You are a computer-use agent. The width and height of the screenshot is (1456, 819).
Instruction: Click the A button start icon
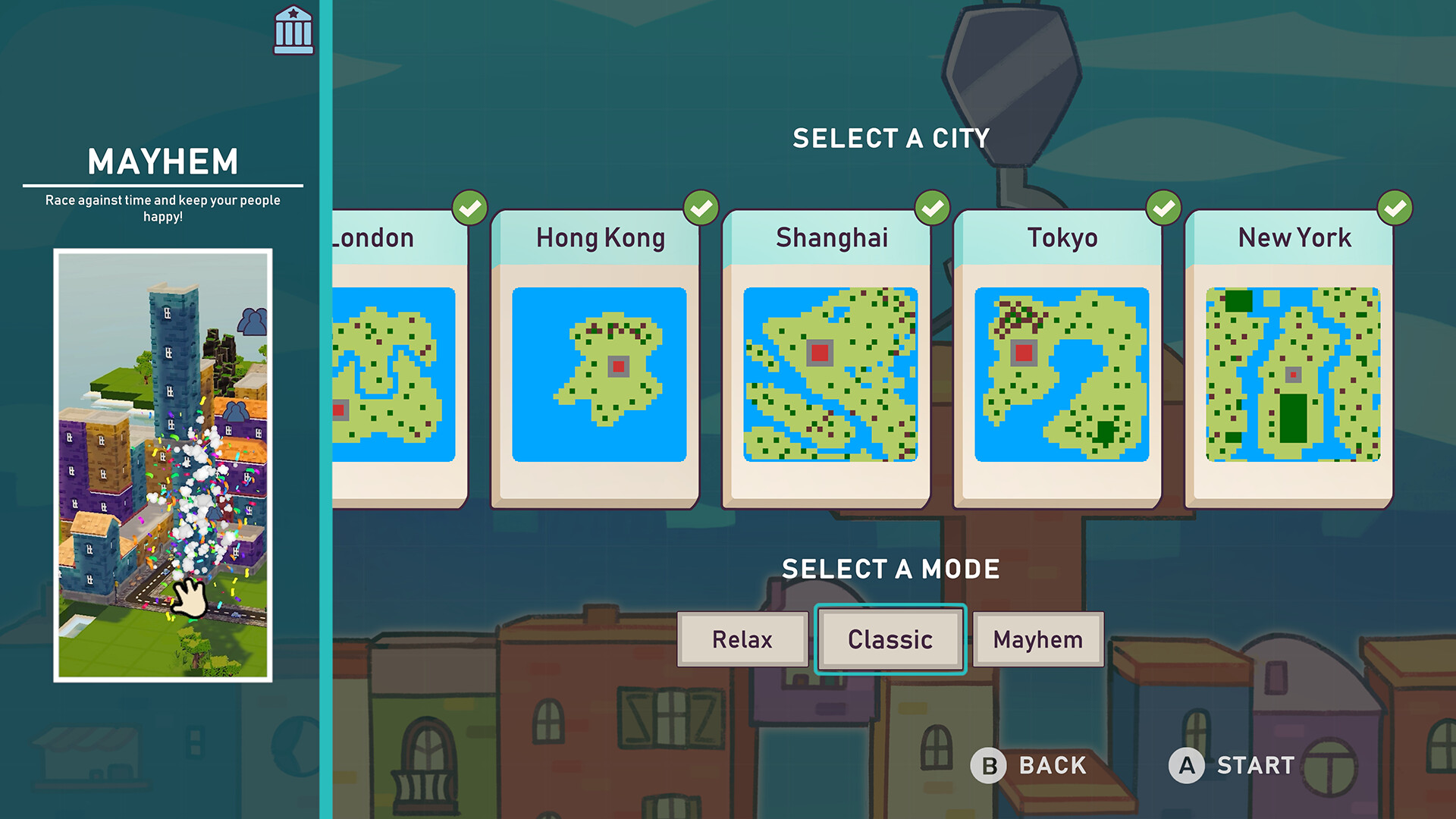point(1187,766)
